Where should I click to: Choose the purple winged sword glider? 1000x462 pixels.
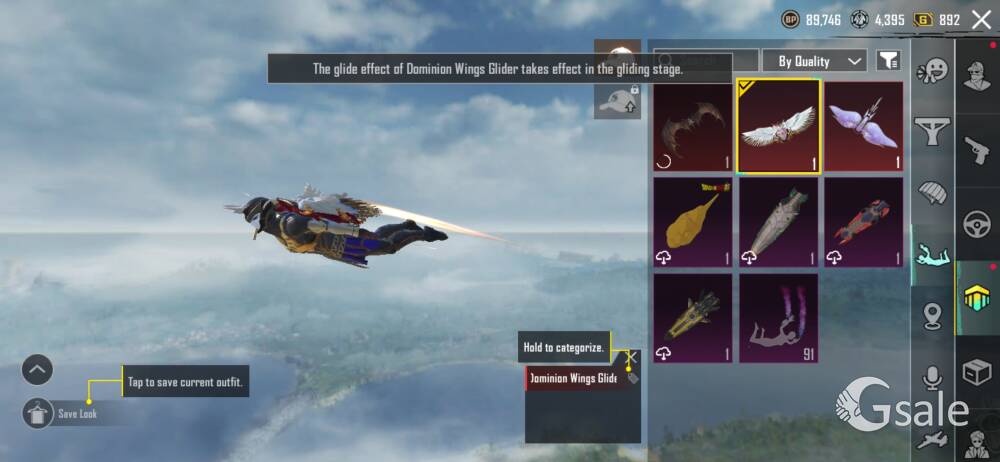[864, 126]
